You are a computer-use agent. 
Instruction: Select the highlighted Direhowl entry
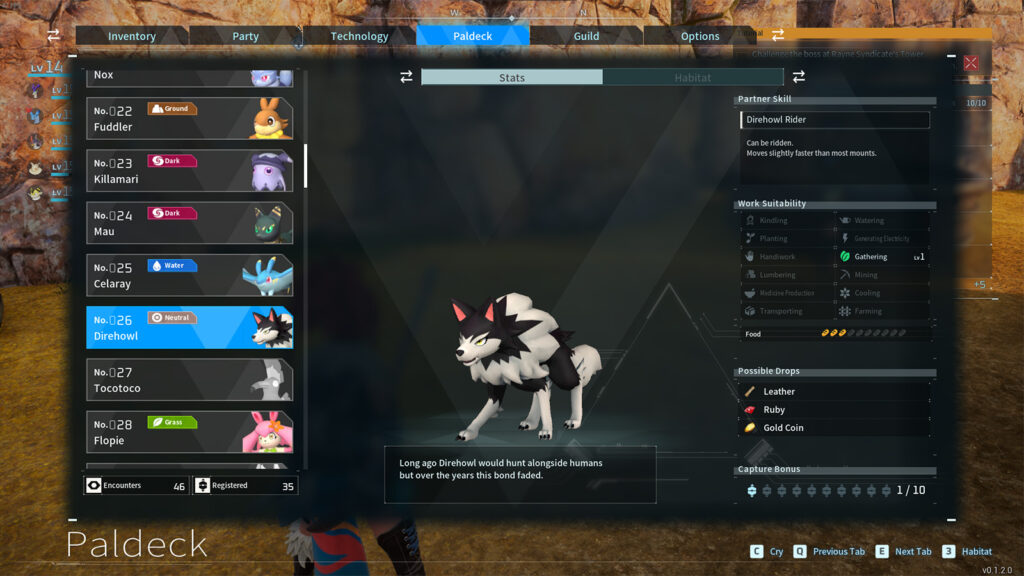pyautogui.click(x=189, y=327)
